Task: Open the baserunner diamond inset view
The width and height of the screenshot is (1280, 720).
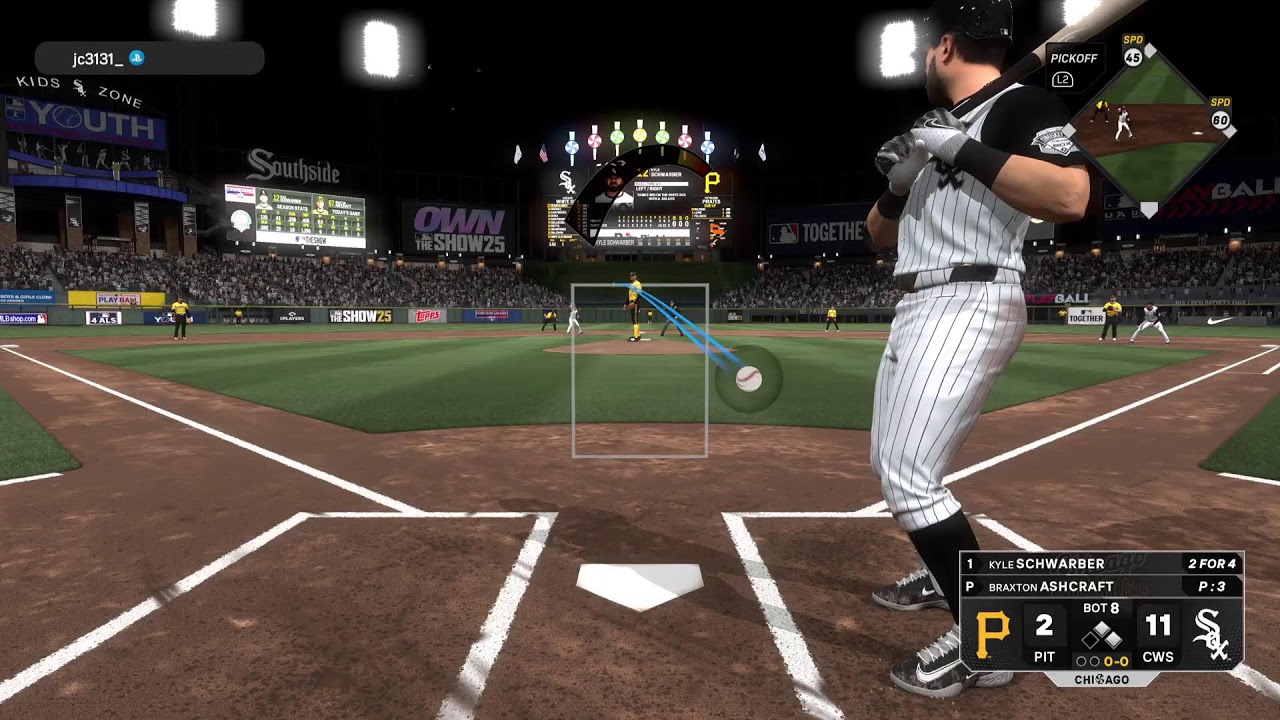Action: pos(1148,126)
